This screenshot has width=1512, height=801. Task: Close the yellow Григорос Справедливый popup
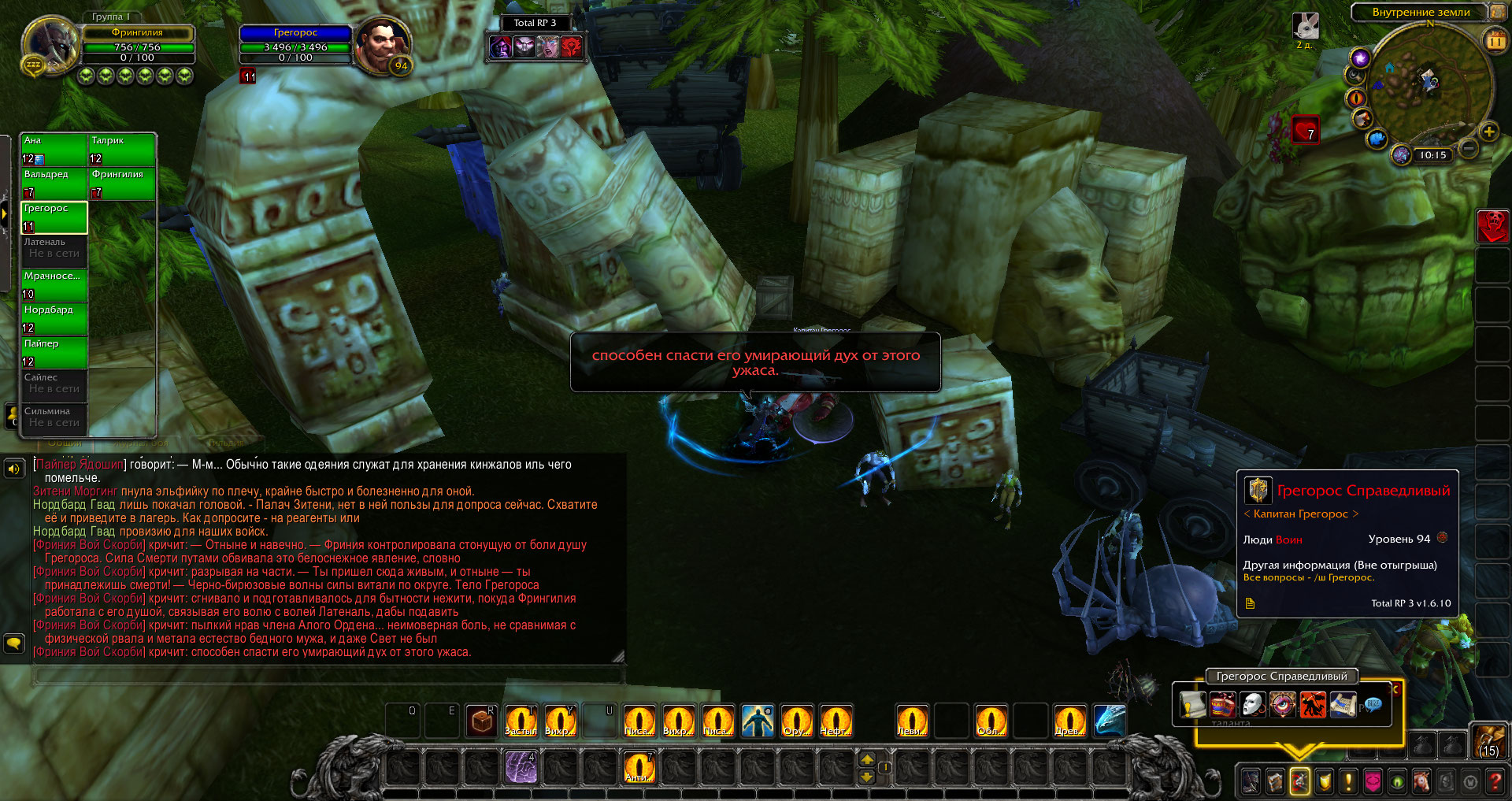(x=1395, y=689)
